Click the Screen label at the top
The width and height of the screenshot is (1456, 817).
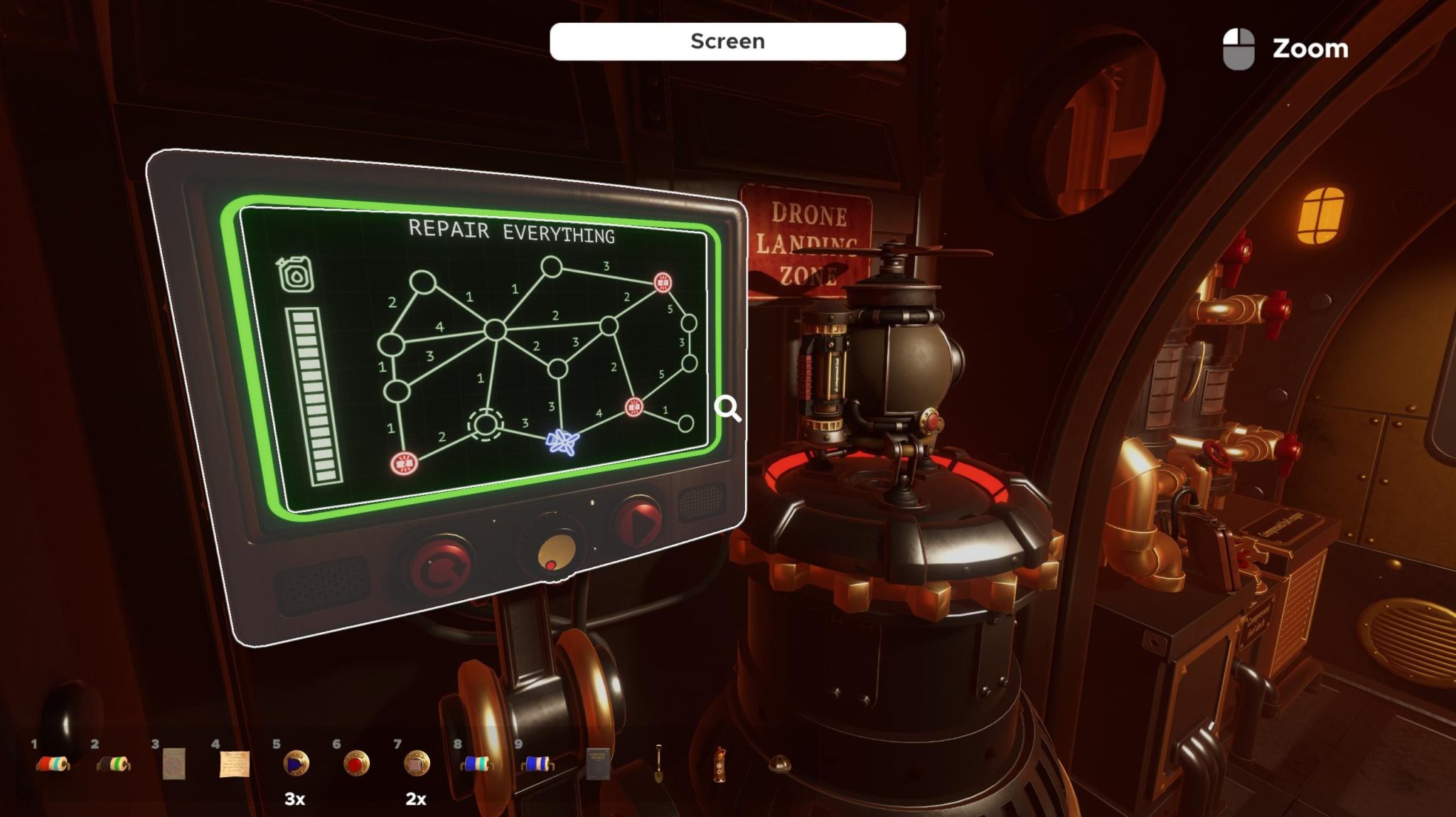coord(727,41)
